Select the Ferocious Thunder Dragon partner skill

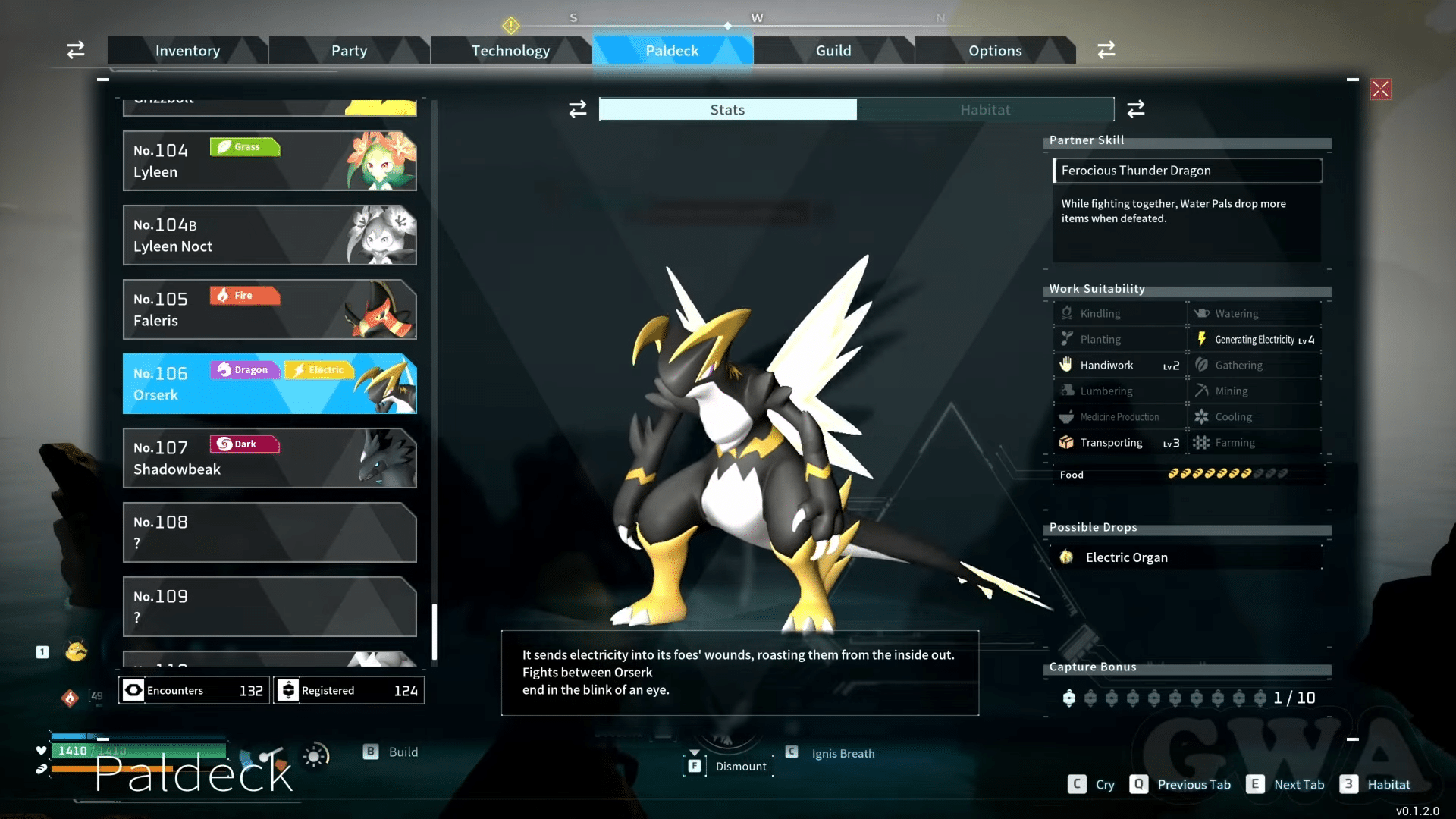pyautogui.click(x=1187, y=171)
